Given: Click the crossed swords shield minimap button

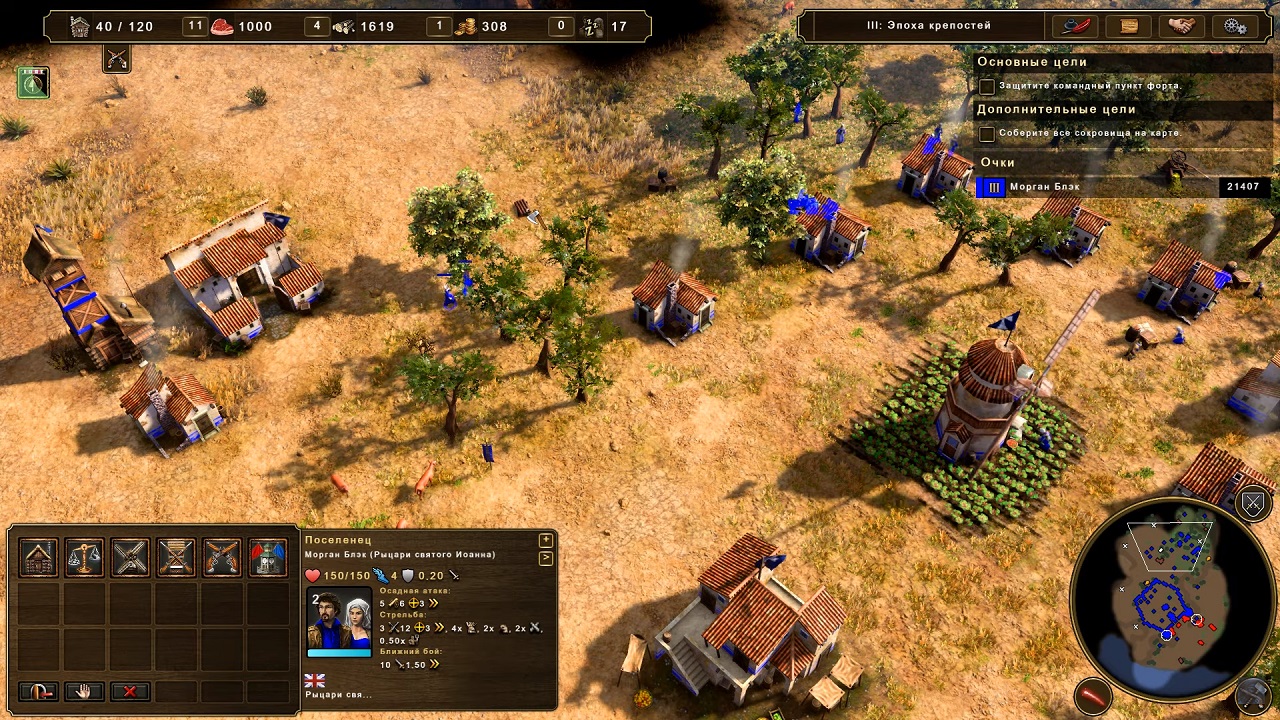Looking at the screenshot, I should pyautogui.click(x=1253, y=504).
